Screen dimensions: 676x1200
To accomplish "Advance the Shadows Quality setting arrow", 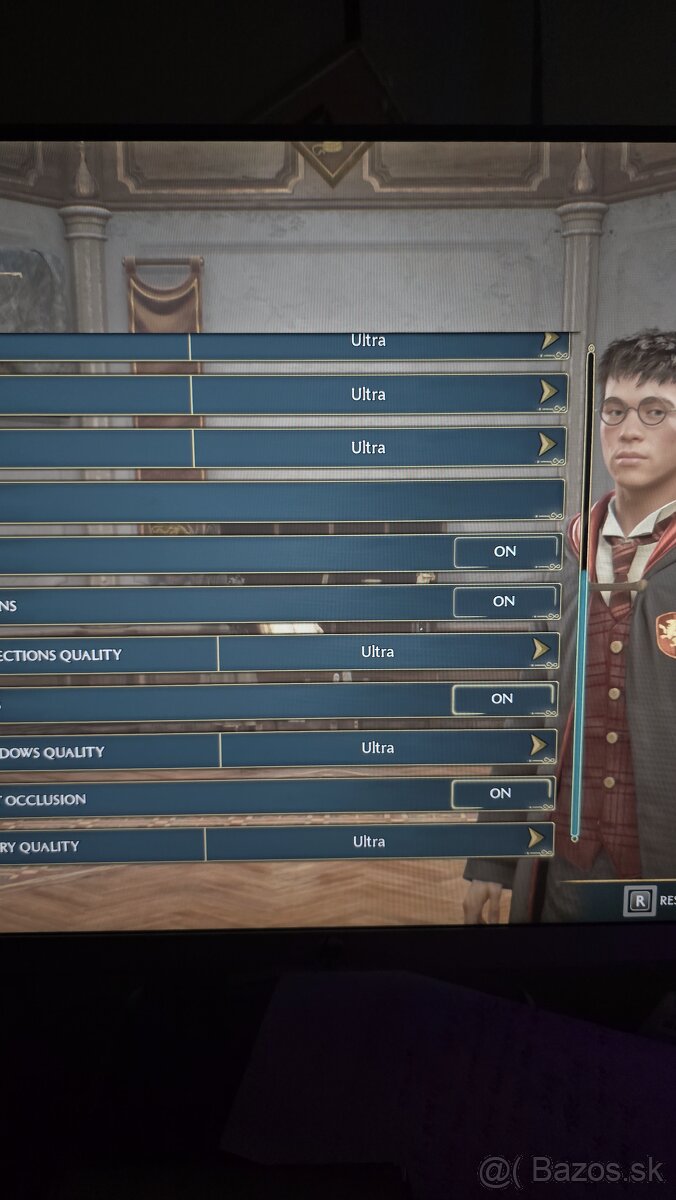I will click(539, 746).
